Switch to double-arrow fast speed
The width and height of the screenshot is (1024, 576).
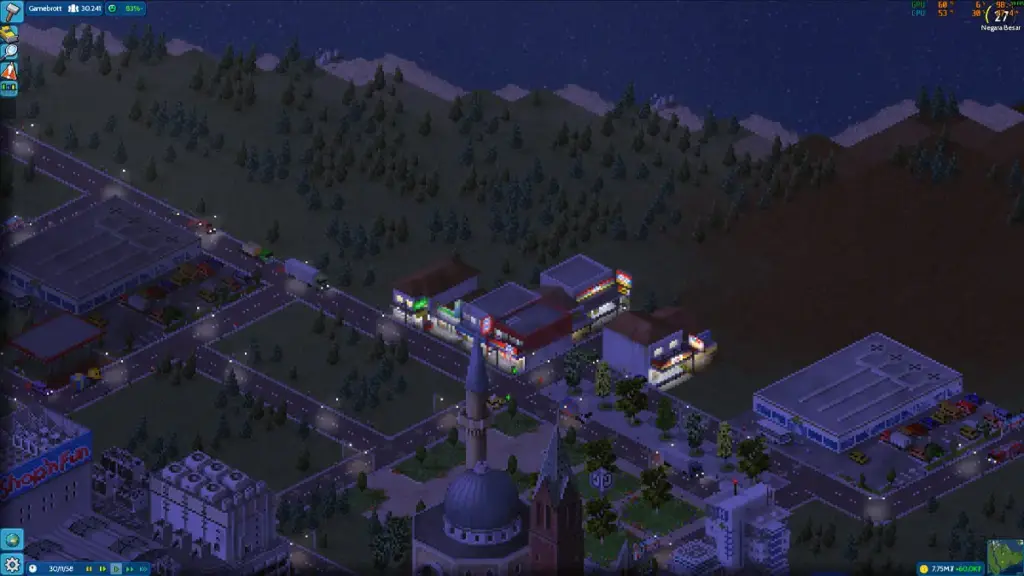click(129, 569)
